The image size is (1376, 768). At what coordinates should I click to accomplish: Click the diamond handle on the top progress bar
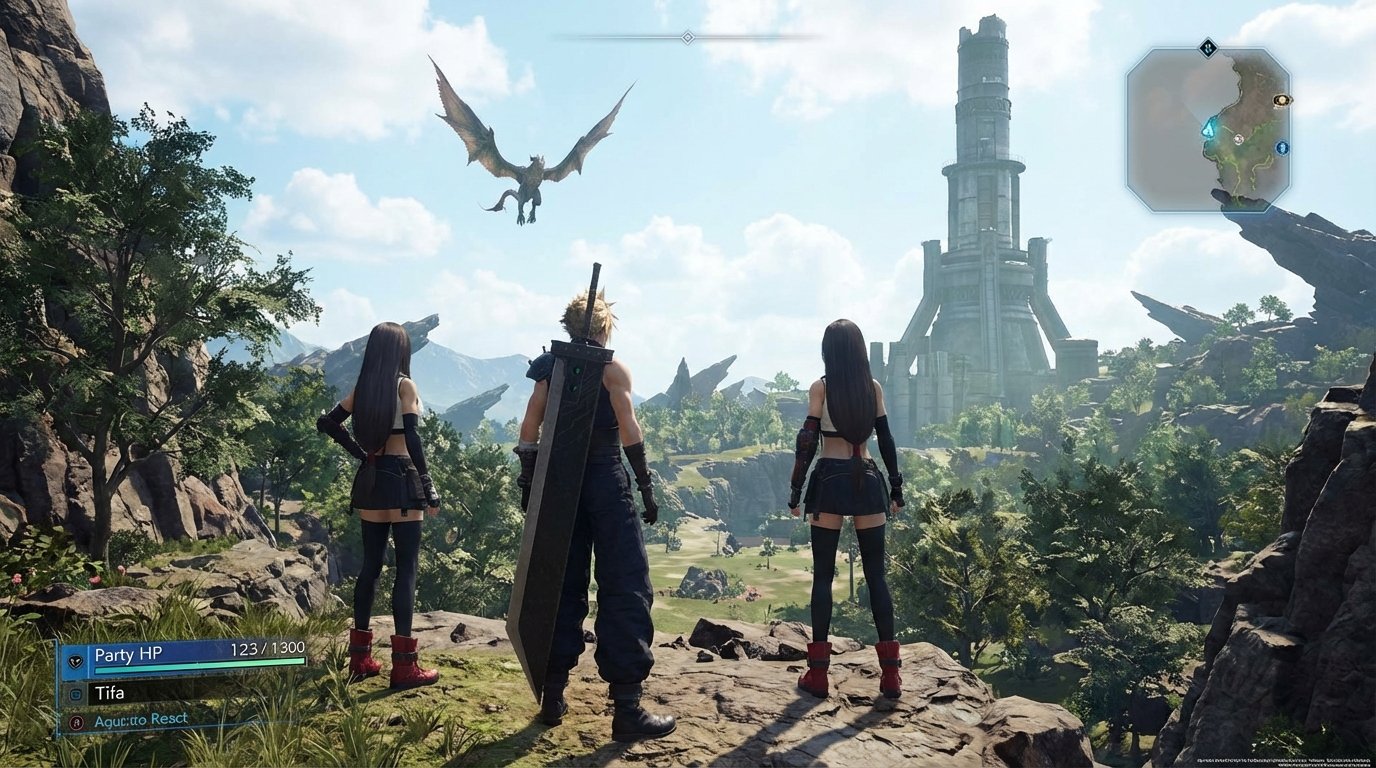[x=686, y=34]
